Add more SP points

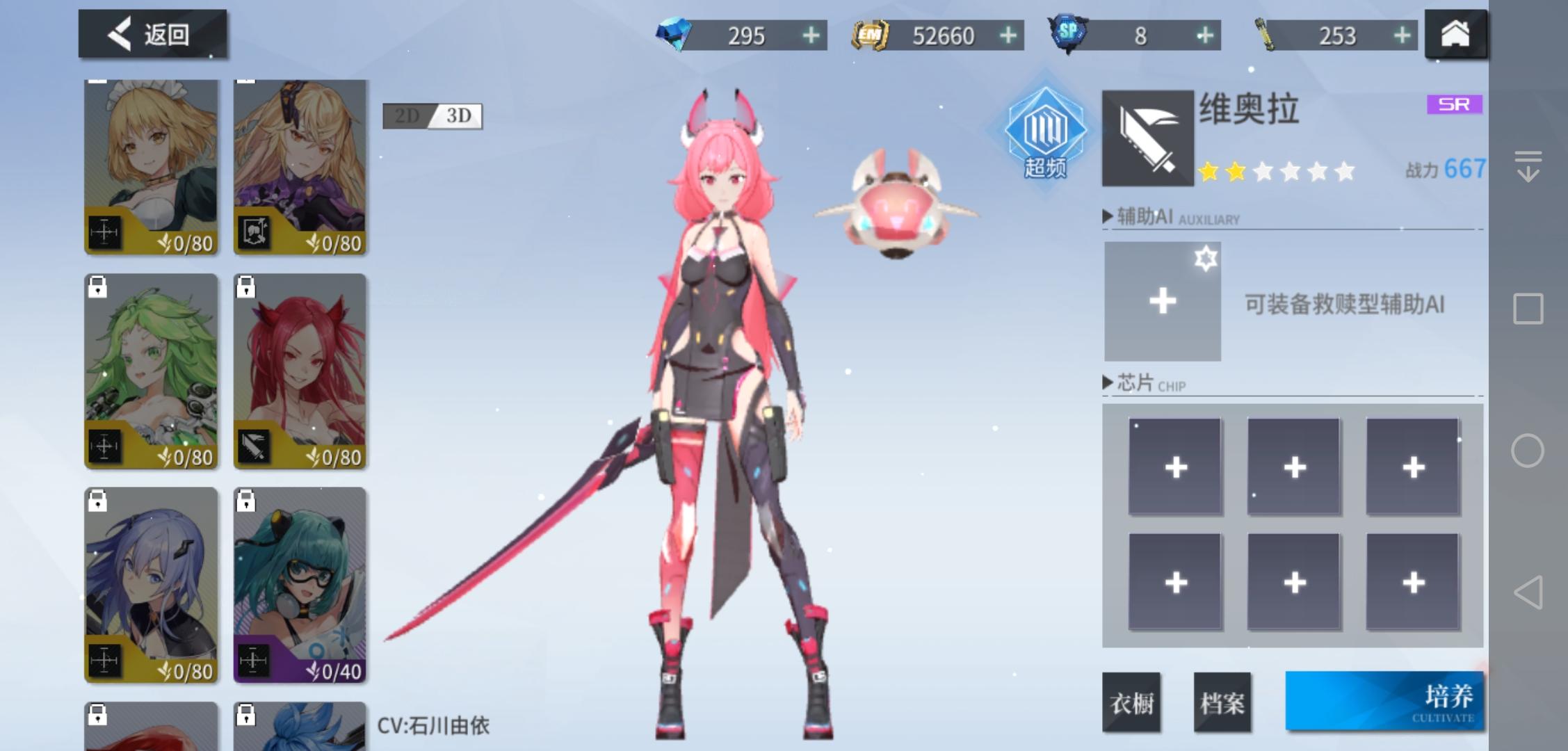[x=1205, y=35]
